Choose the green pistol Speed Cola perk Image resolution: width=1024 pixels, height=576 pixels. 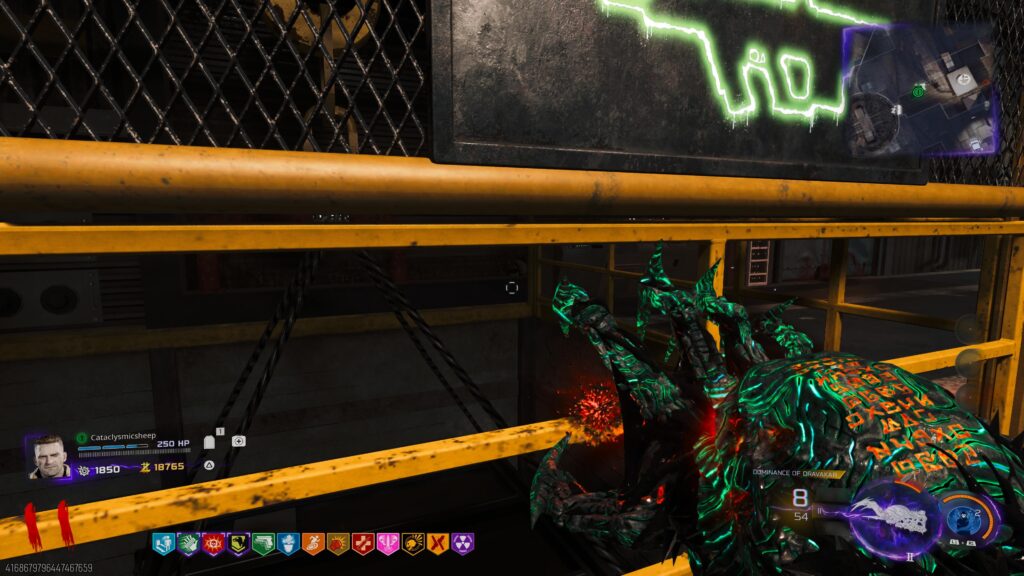(263, 544)
